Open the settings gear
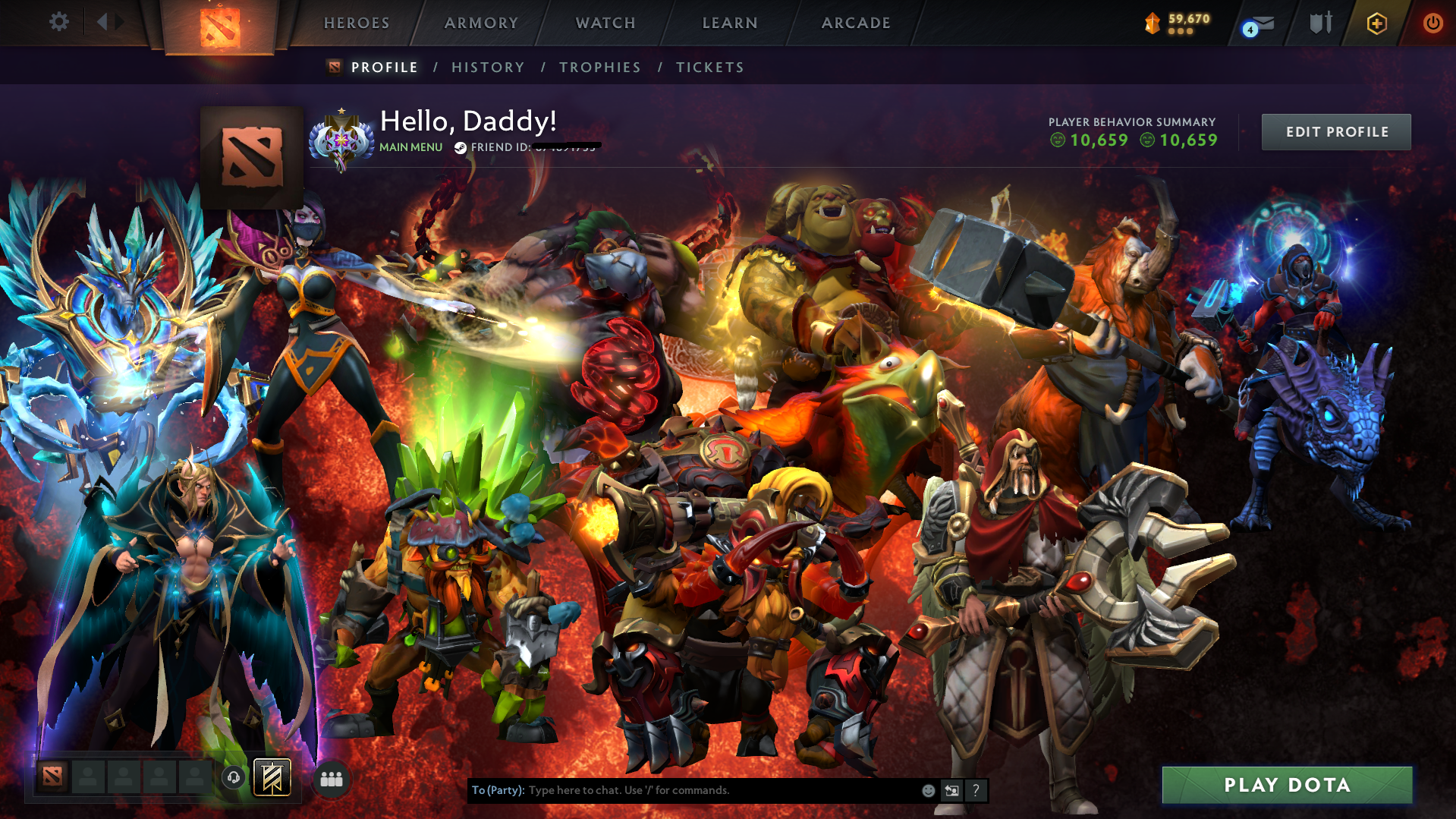1456x819 pixels. [x=59, y=21]
